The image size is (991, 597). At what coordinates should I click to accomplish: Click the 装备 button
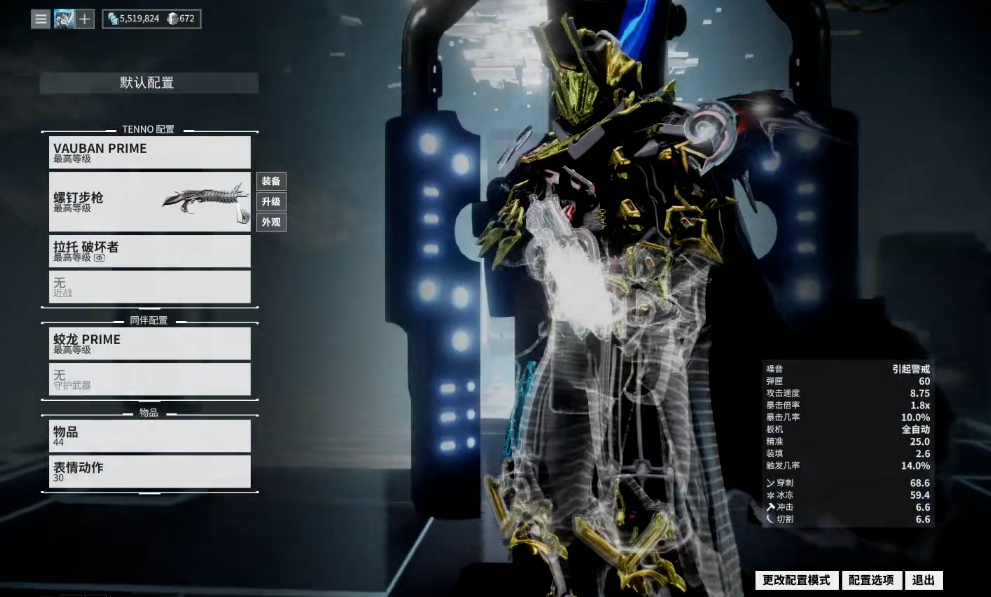click(x=271, y=181)
